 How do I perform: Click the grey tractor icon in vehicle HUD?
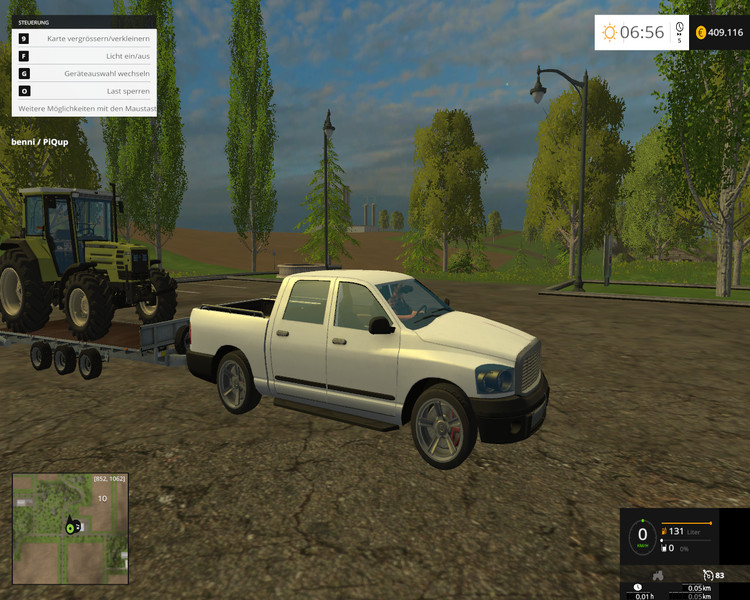point(659,575)
